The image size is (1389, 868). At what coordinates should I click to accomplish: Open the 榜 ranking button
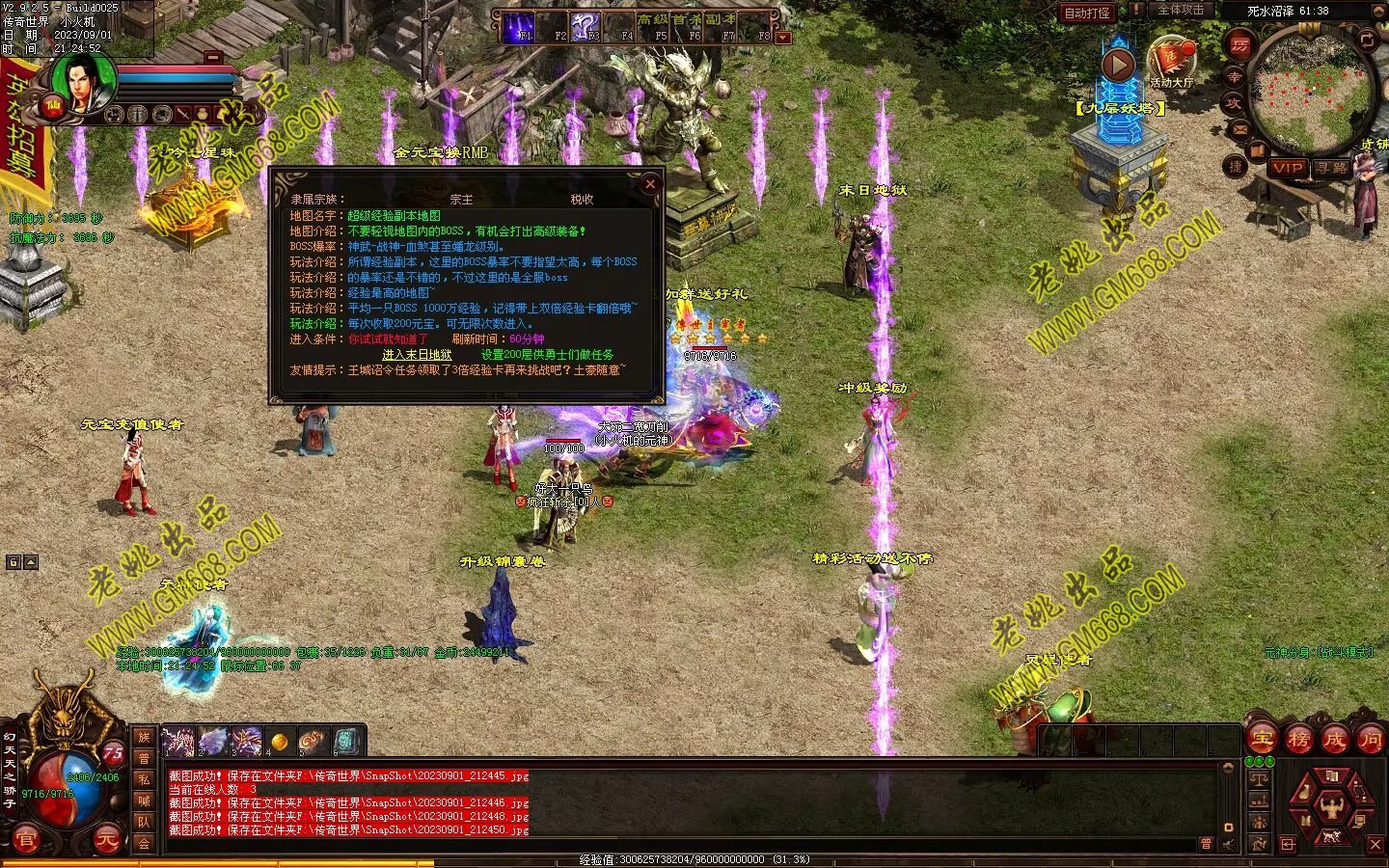(x=1298, y=739)
